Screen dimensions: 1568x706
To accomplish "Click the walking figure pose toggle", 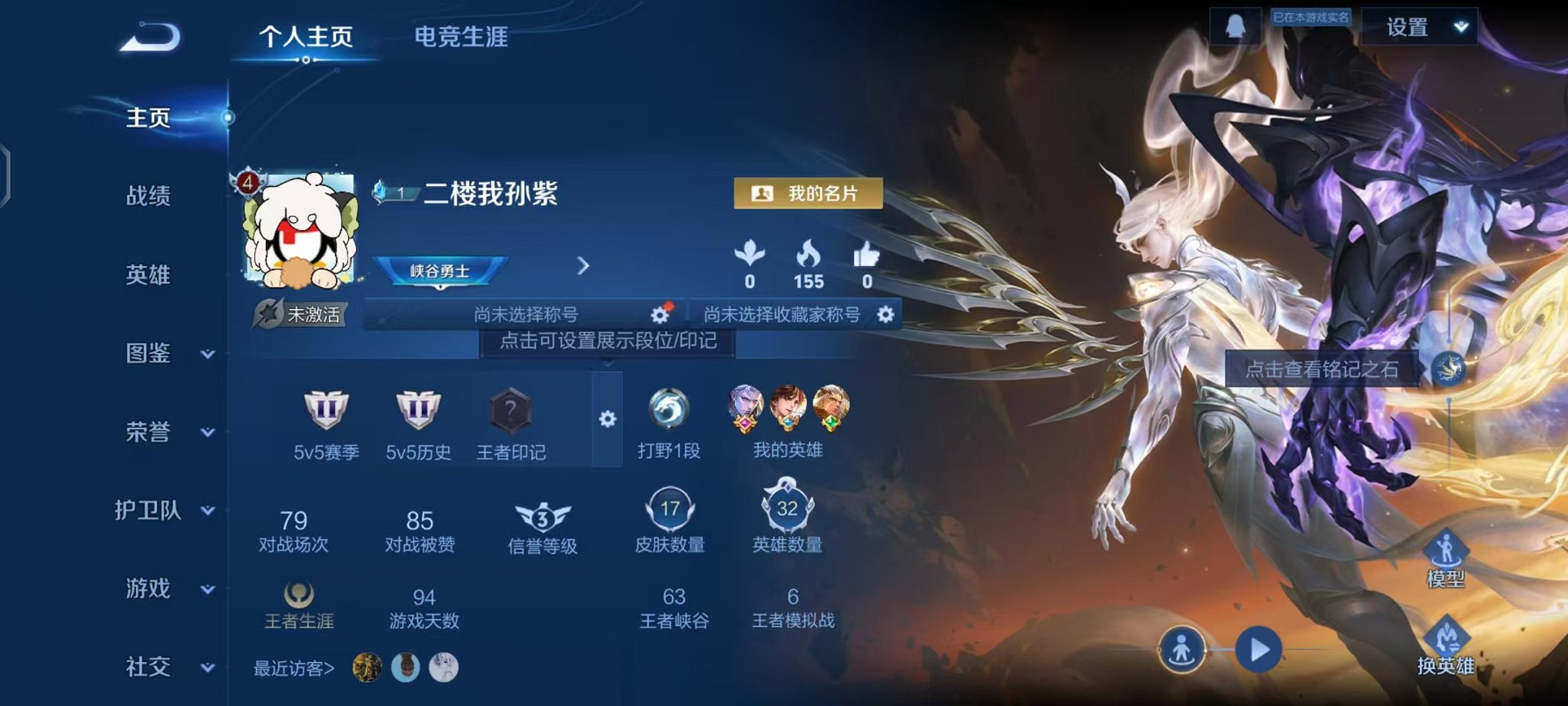I will point(1180,650).
